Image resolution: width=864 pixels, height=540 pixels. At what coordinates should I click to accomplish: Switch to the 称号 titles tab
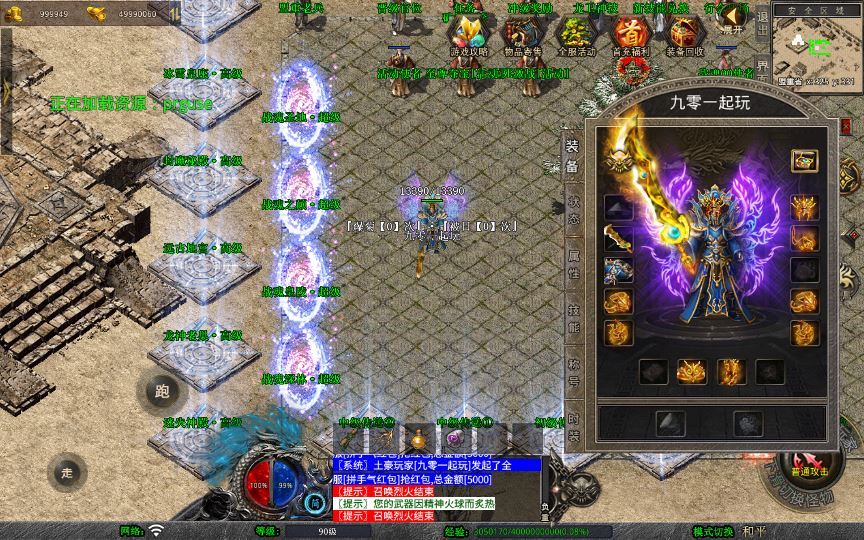click(x=573, y=372)
